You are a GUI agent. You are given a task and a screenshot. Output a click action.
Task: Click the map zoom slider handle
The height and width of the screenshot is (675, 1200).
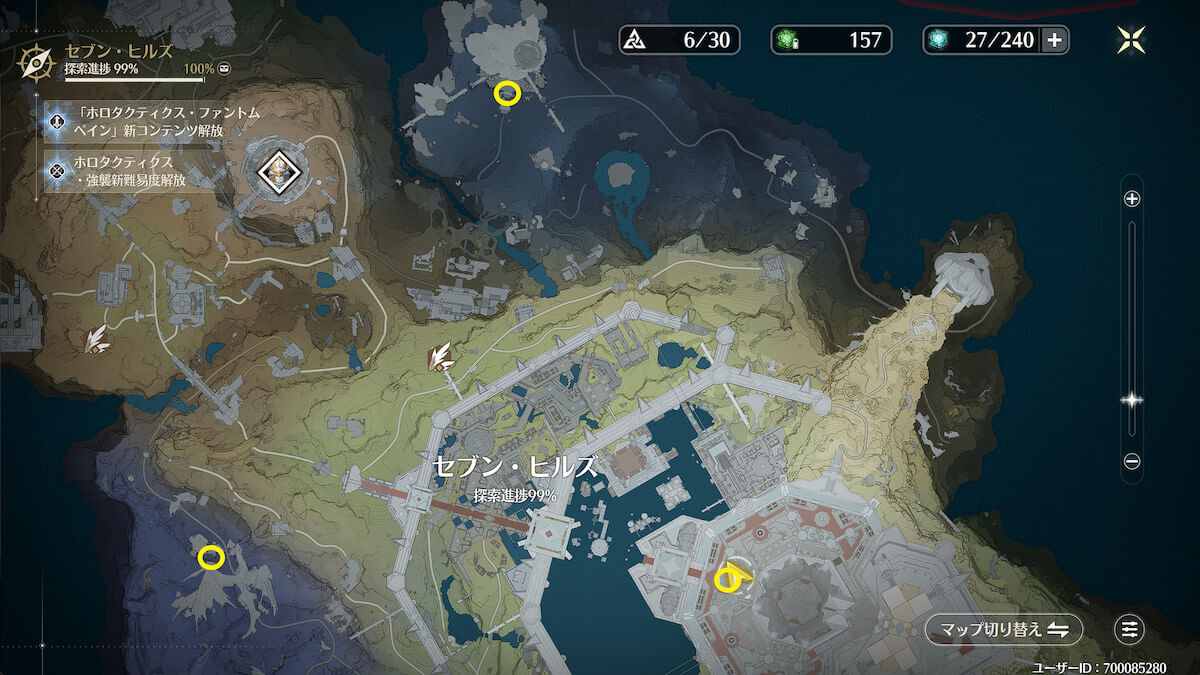tap(1132, 400)
